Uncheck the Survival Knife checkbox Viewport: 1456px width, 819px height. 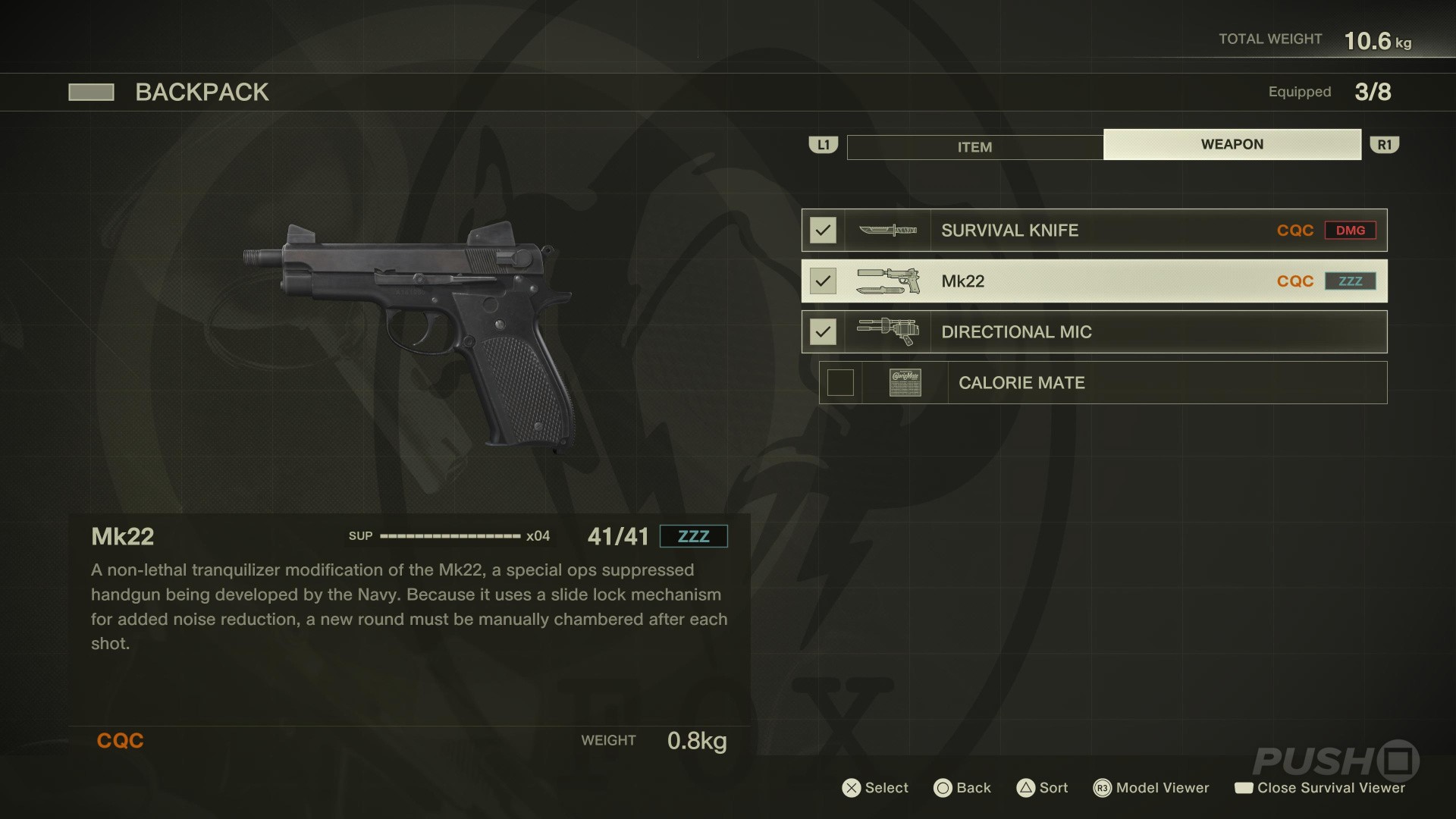pyautogui.click(x=823, y=231)
